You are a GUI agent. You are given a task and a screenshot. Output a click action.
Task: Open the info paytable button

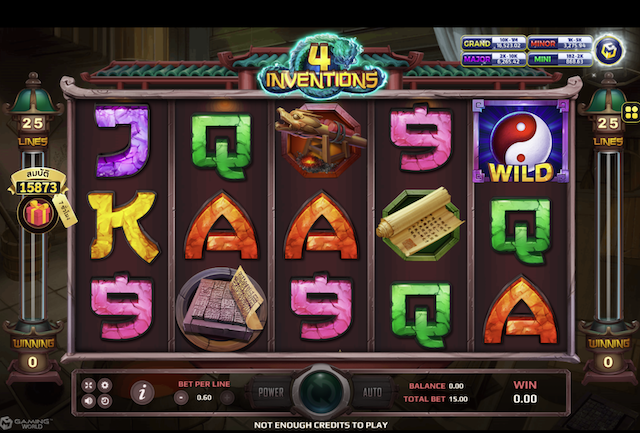[142, 392]
